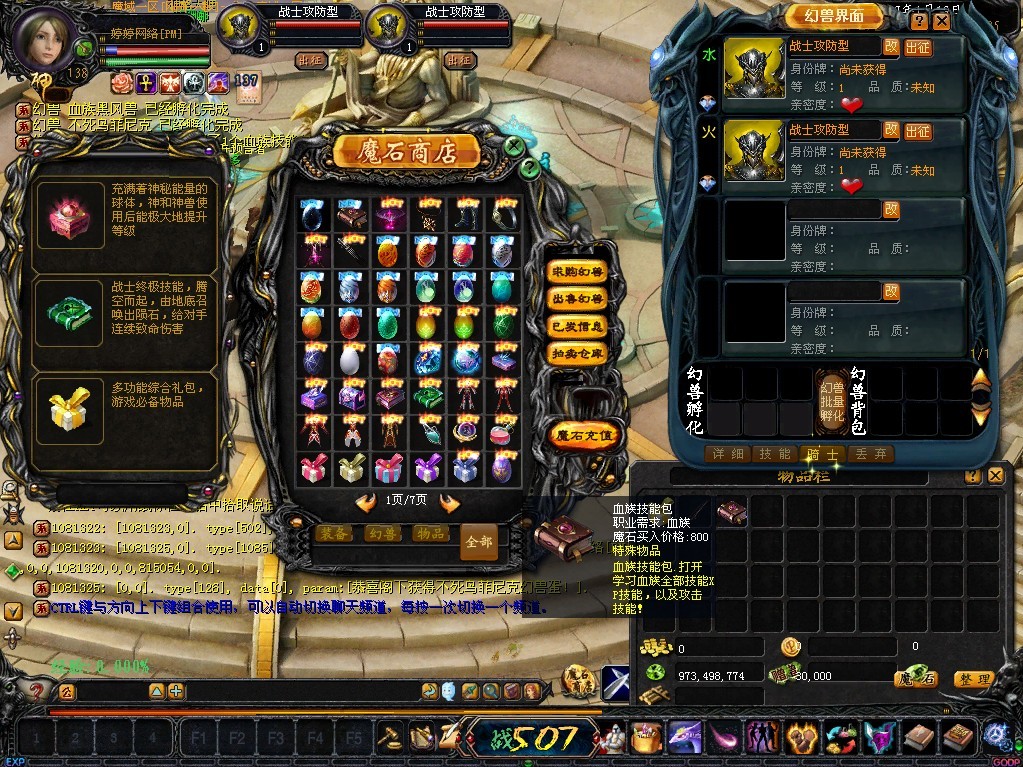Close the 幻兽界面 pet window

click(942, 21)
